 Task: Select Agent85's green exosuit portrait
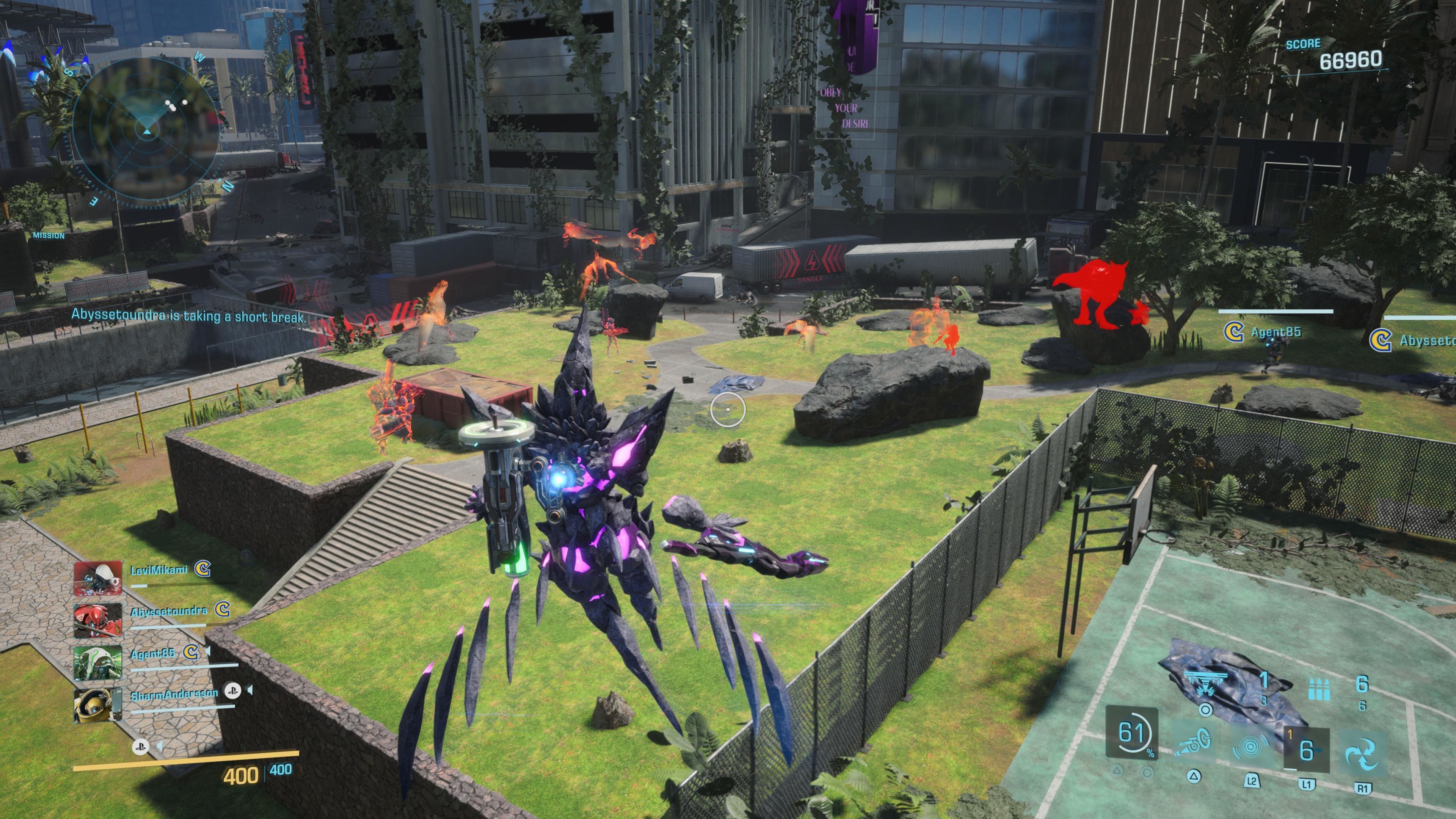(x=98, y=662)
